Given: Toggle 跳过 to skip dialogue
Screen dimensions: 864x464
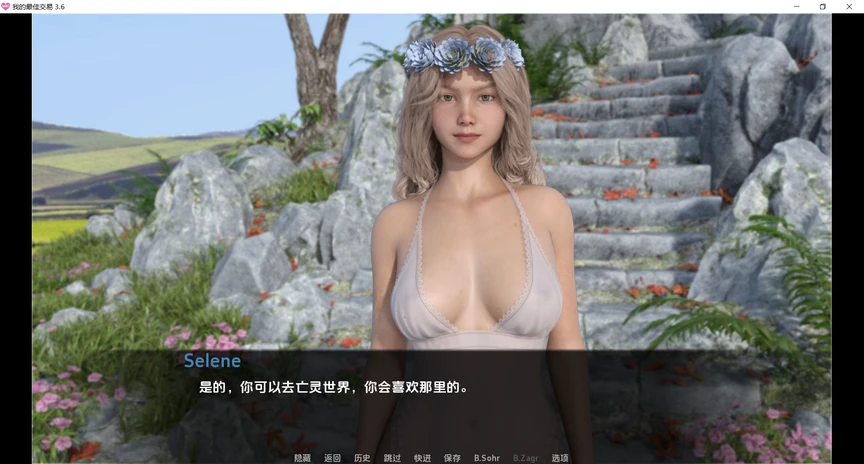Looking at the screenshot, I should (x=392, y=458).
